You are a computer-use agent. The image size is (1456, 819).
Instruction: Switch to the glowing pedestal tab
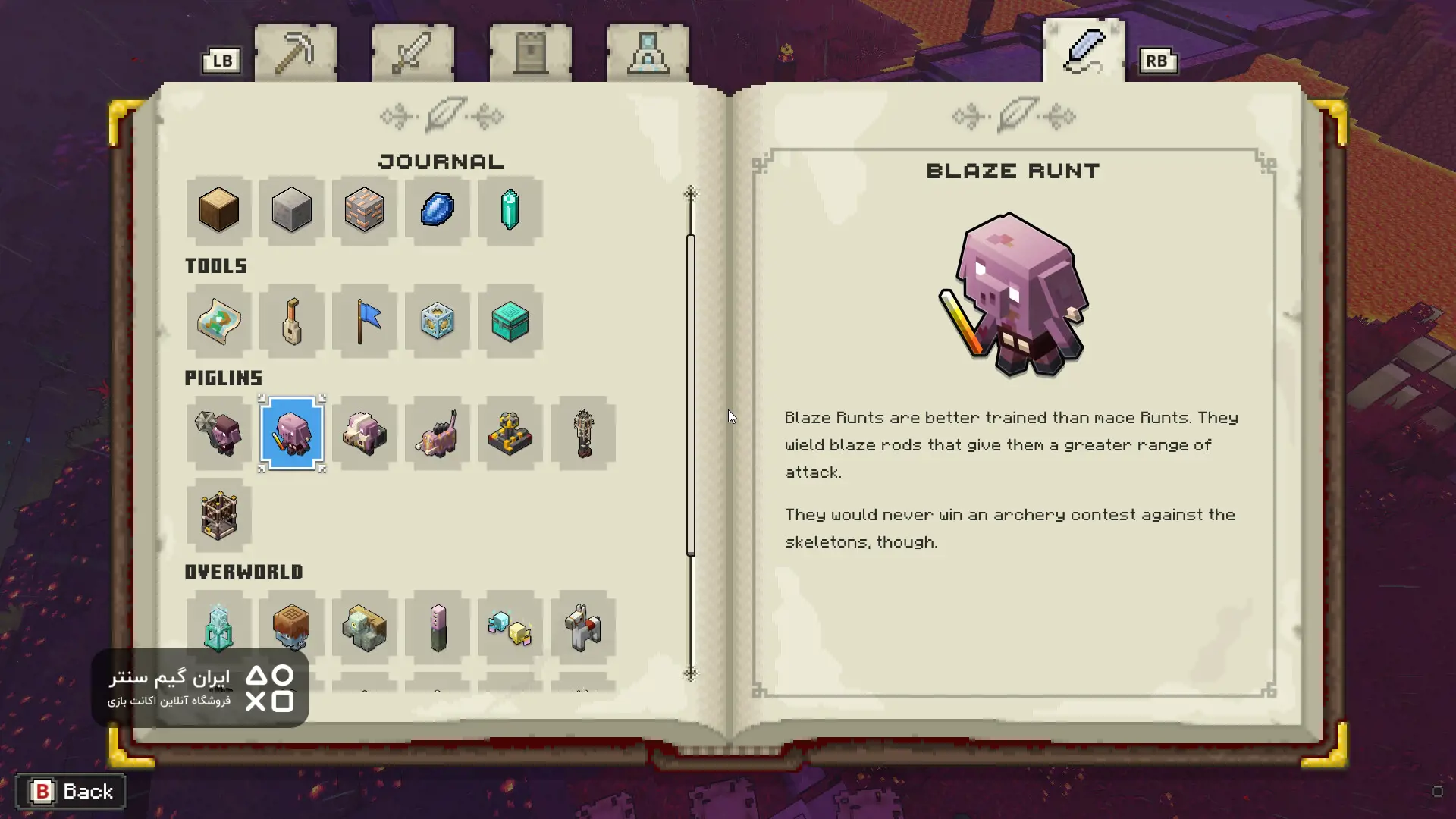point(648,53)
